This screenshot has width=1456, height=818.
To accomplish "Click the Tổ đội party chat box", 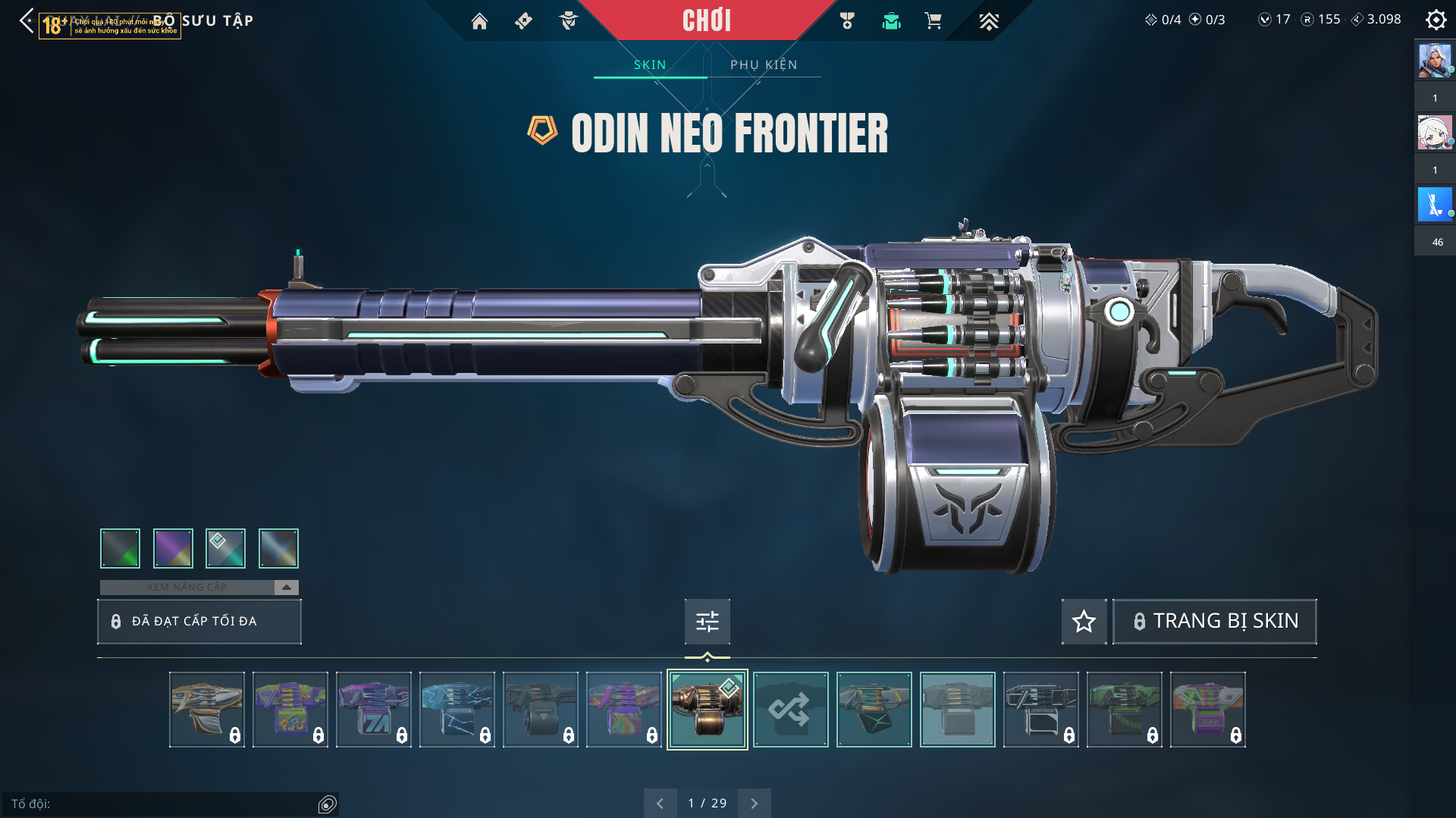I will 163,804.
